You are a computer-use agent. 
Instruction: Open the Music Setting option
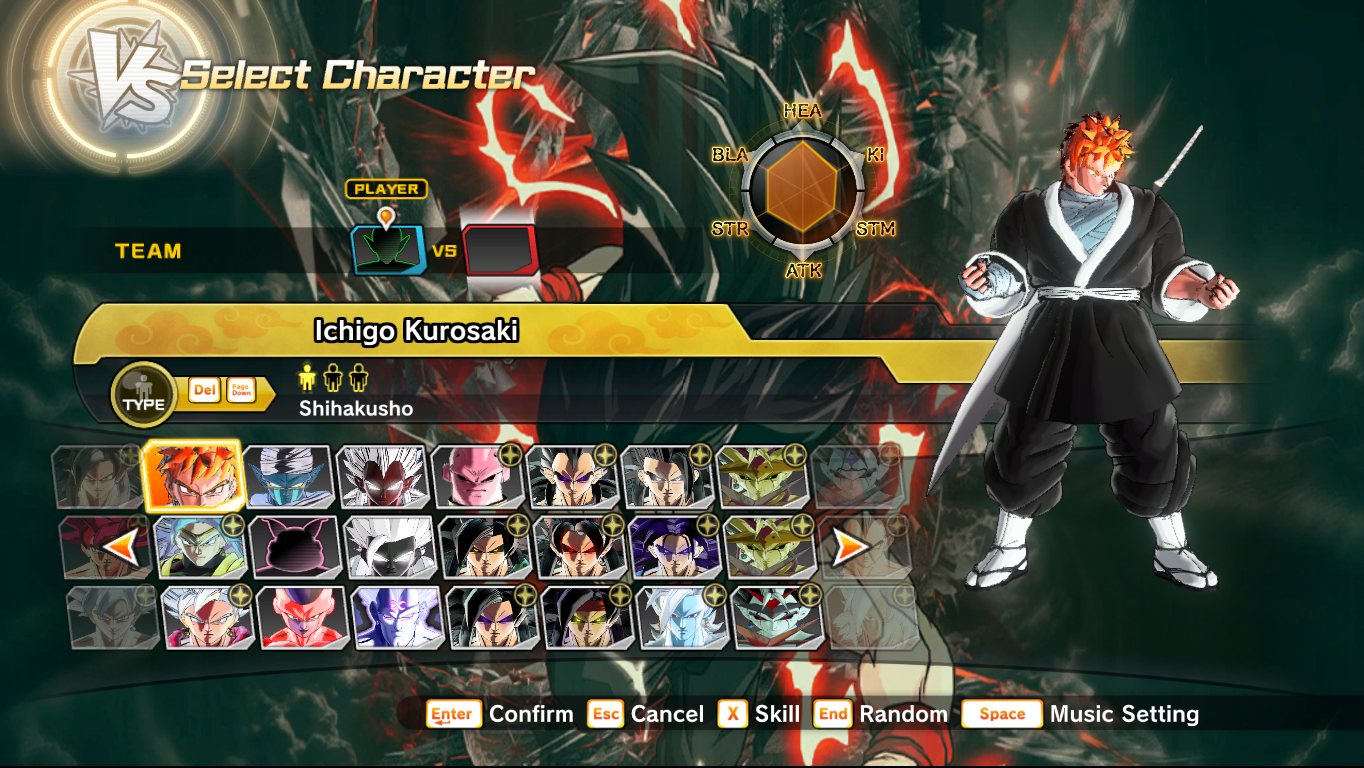click(x=1122, y=715)
